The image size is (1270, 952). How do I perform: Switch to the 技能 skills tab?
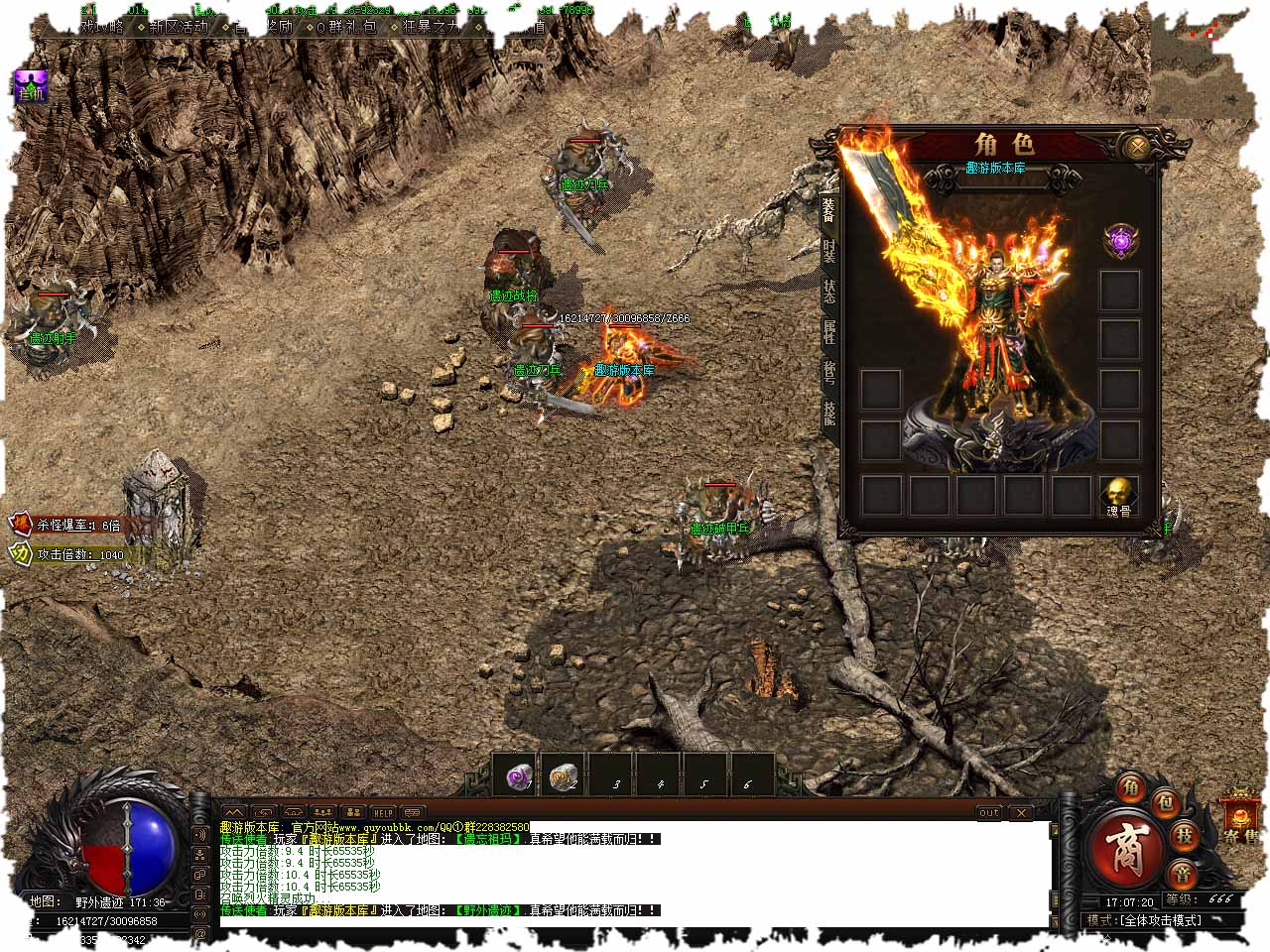pyautogui.click(x=828, y=411)
